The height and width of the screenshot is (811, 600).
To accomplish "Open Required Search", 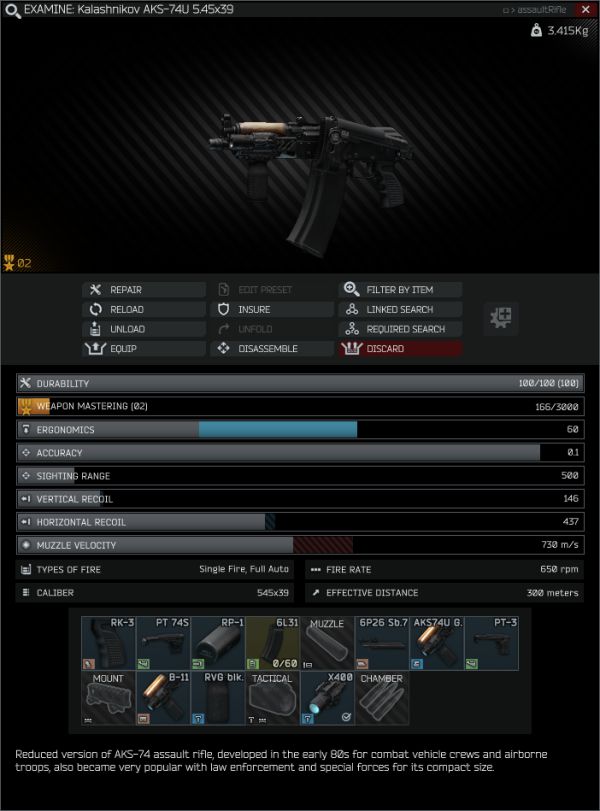I will pyautogui.click(x=400, y=329).
